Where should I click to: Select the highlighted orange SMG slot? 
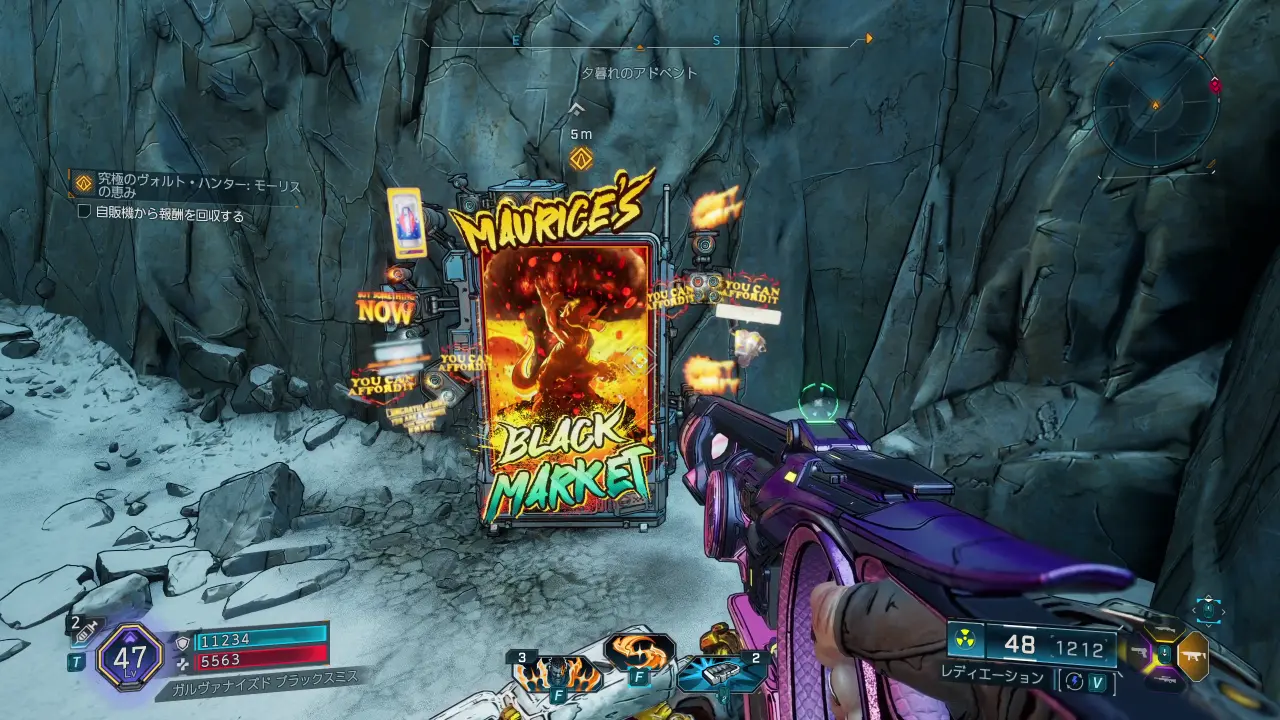tap(1194, 656)
